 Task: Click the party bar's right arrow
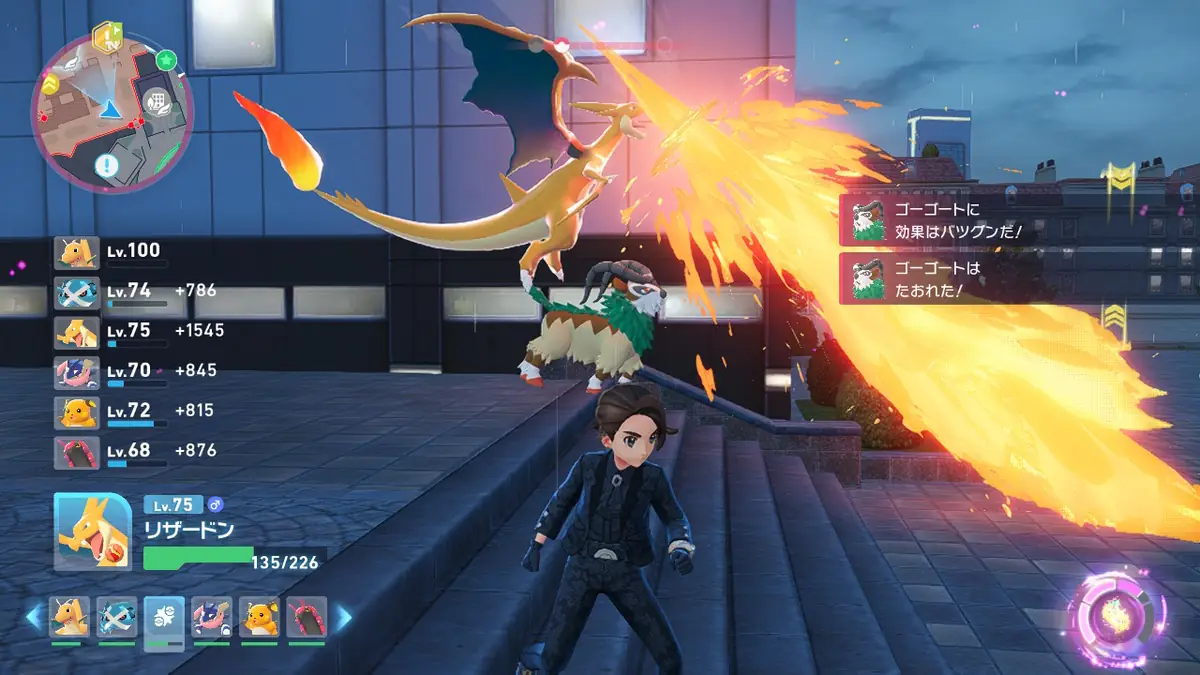pos(343,617)
